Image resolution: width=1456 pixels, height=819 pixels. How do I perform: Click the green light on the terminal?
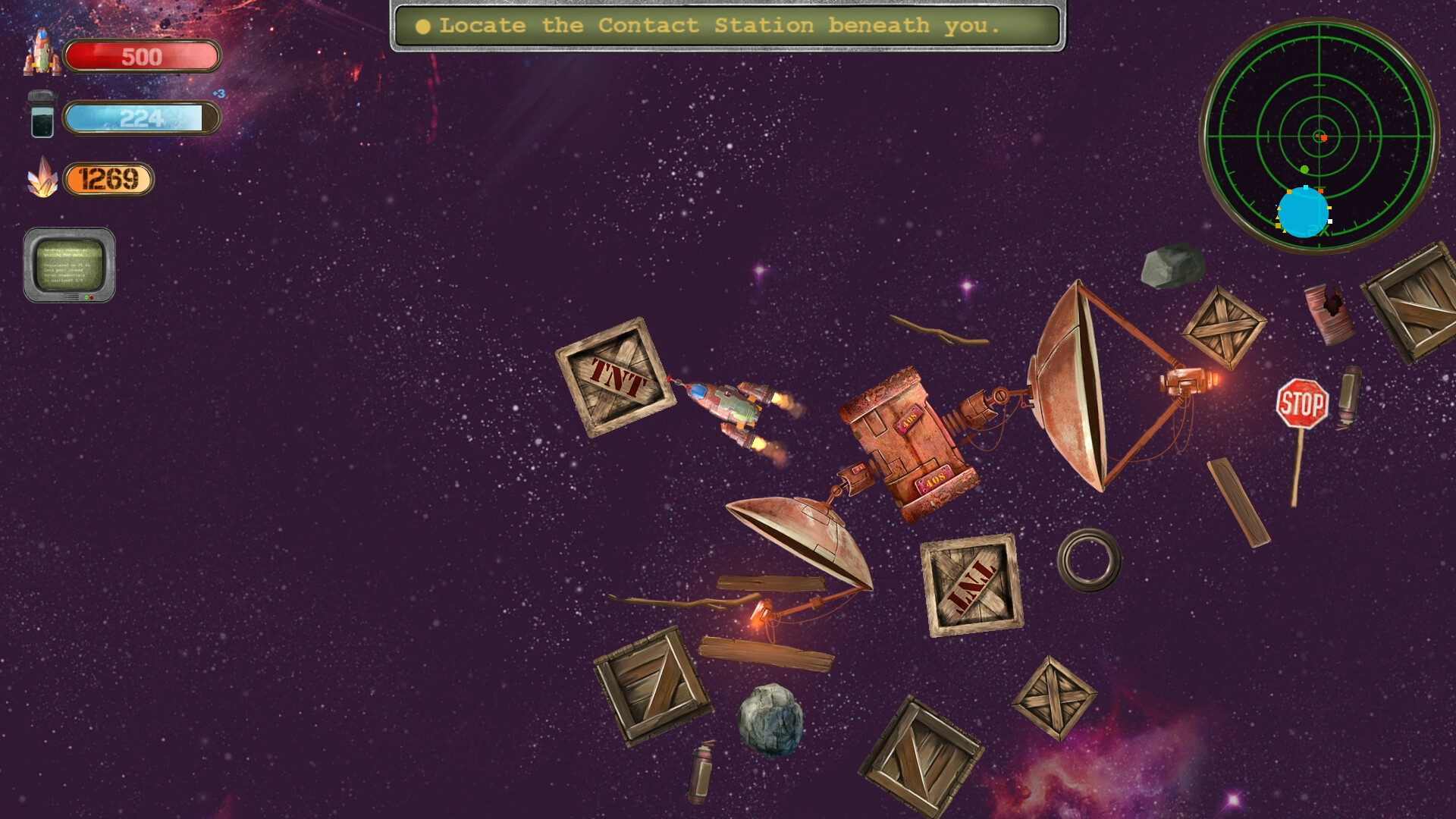tap(86, 297)
